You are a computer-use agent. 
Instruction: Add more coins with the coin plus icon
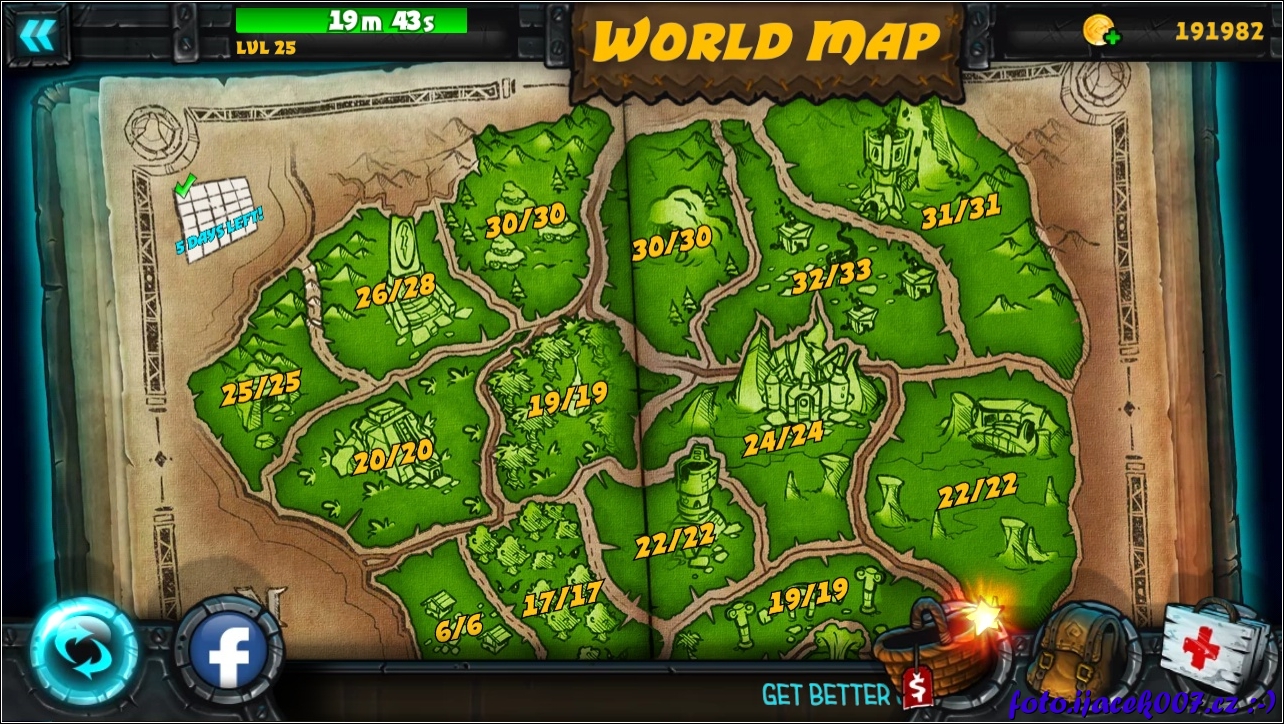1100,31
